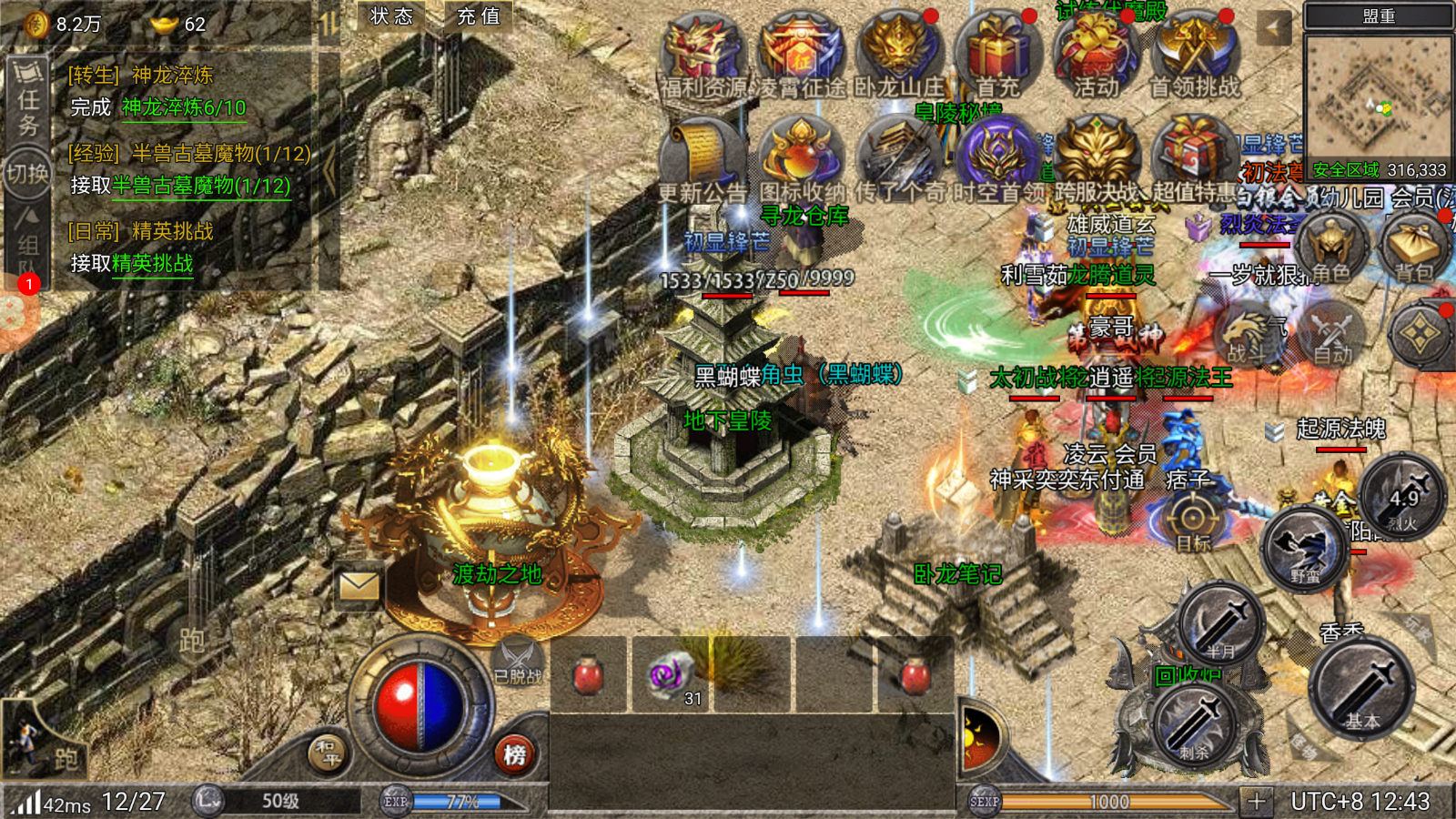Open the 背包 bag inventory

pyautogui.click(x=1414, y=248)
